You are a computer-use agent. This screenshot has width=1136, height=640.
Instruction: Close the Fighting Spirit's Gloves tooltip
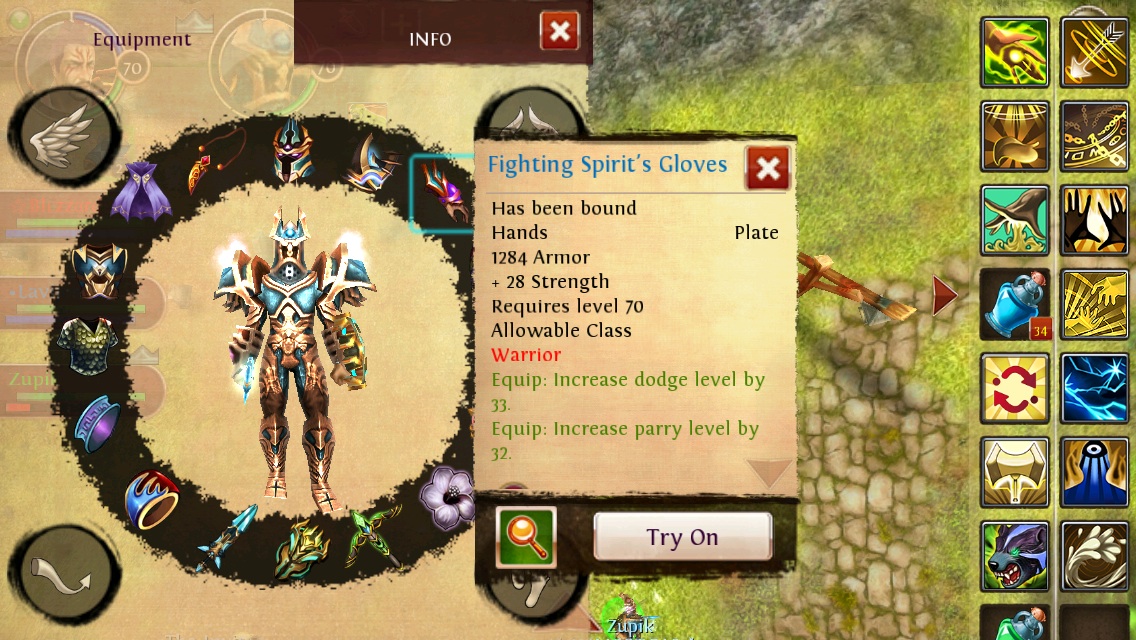[768, 169]
